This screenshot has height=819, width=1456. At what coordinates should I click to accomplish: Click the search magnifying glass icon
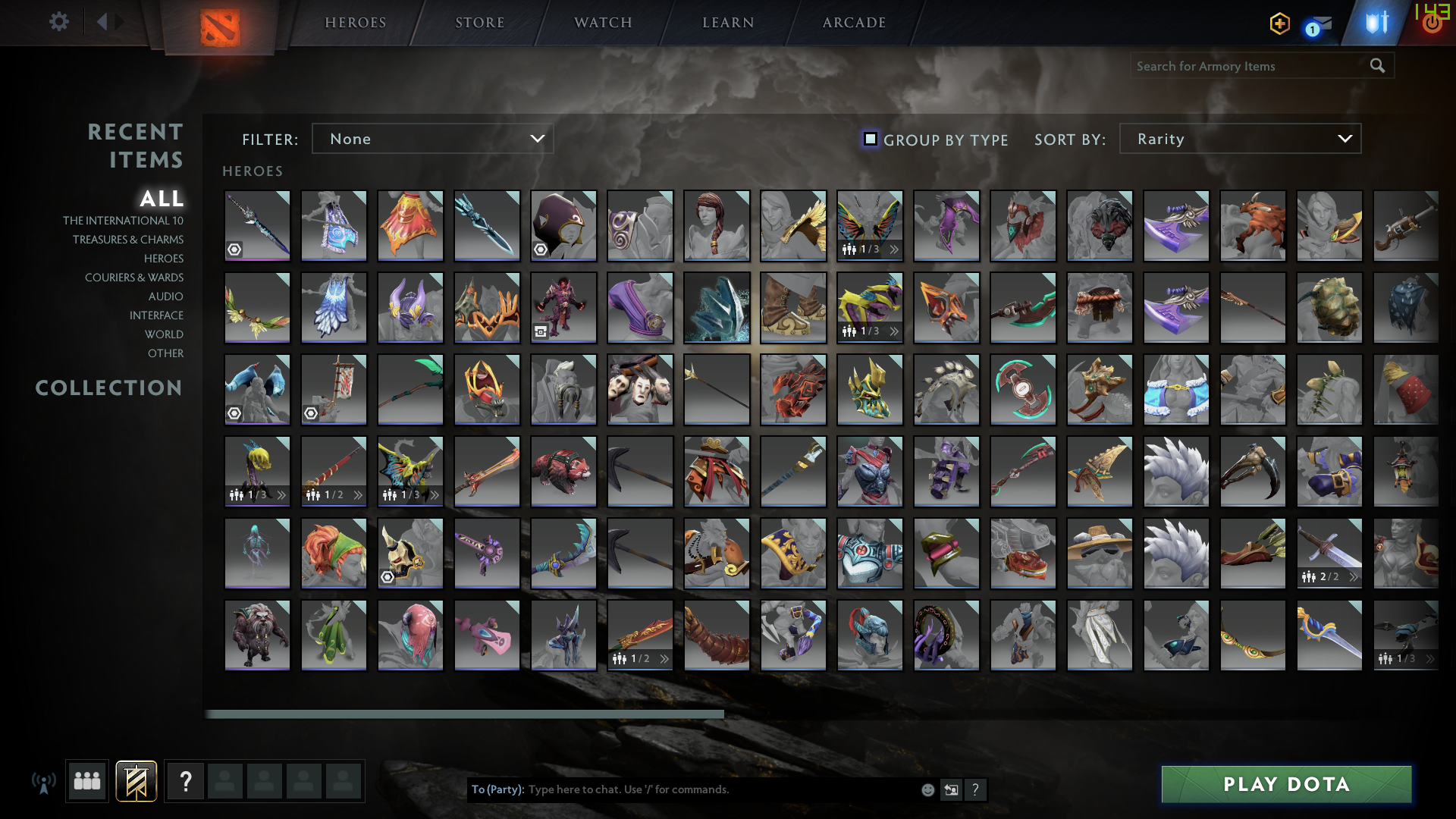click(x=1376, y=66)
